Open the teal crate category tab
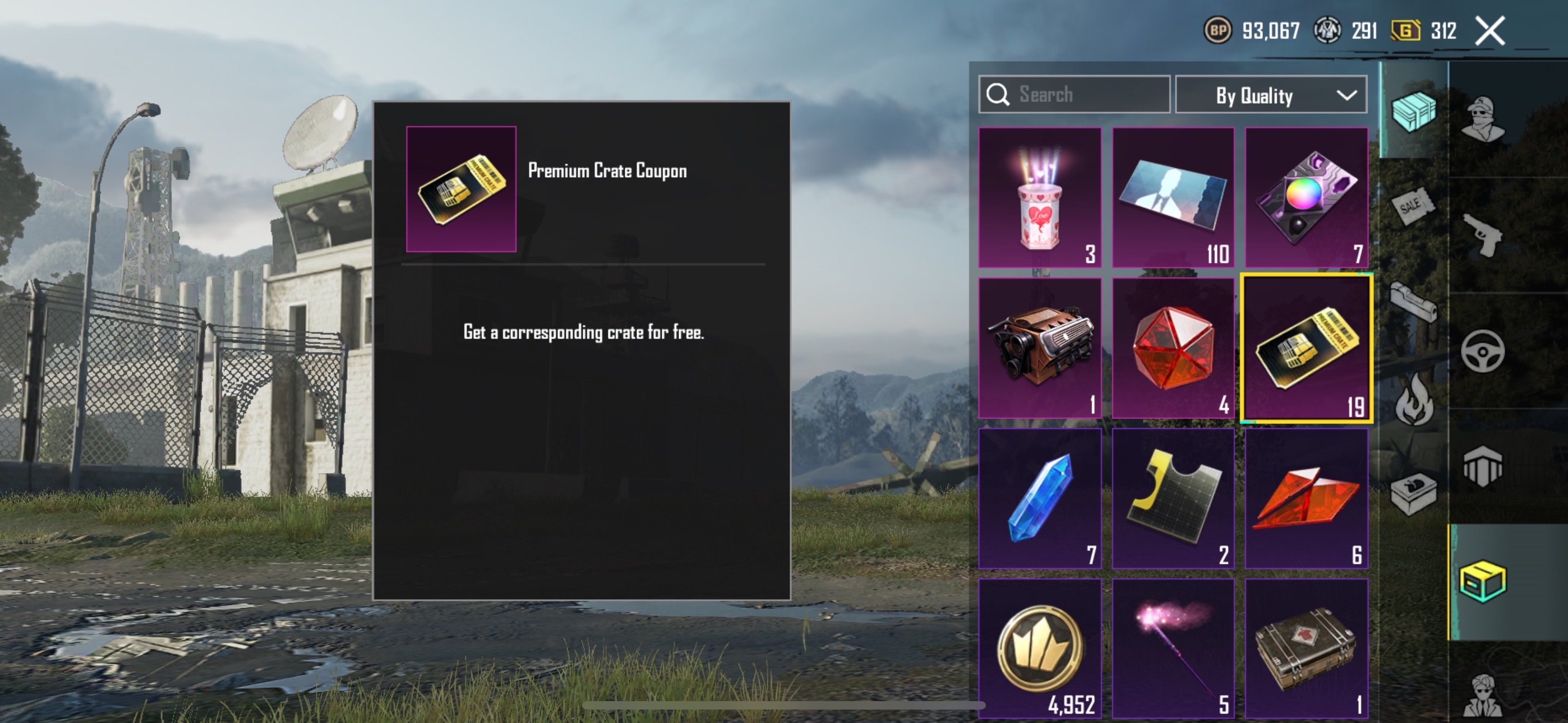Viewport: 1568px width, 723px height. tap(1413, 112)
